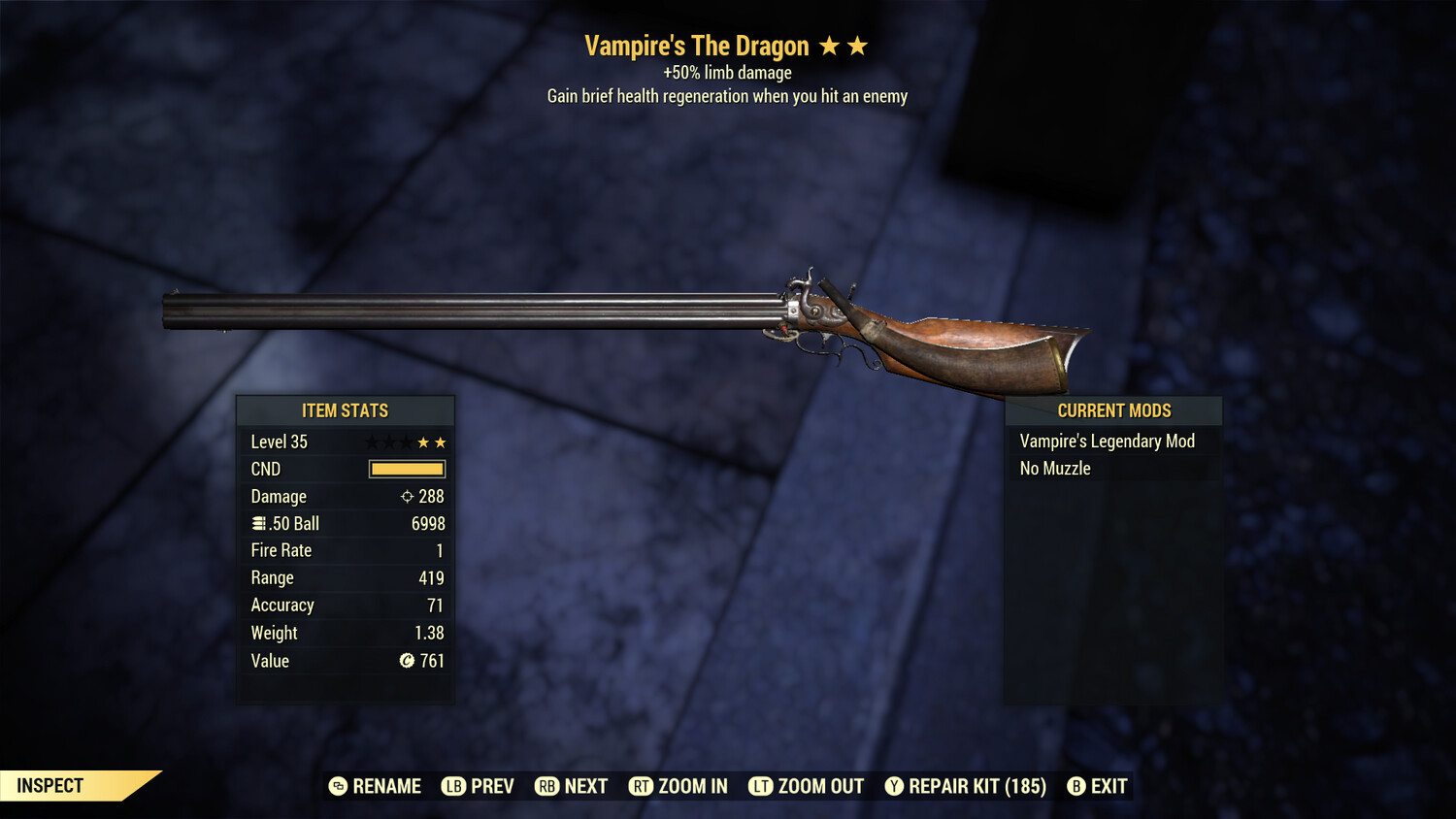1456x819 pixels.
Task: Click the Y icon beside REPAIR KIT
Action: pyautogui.click(x=892, y=786)
